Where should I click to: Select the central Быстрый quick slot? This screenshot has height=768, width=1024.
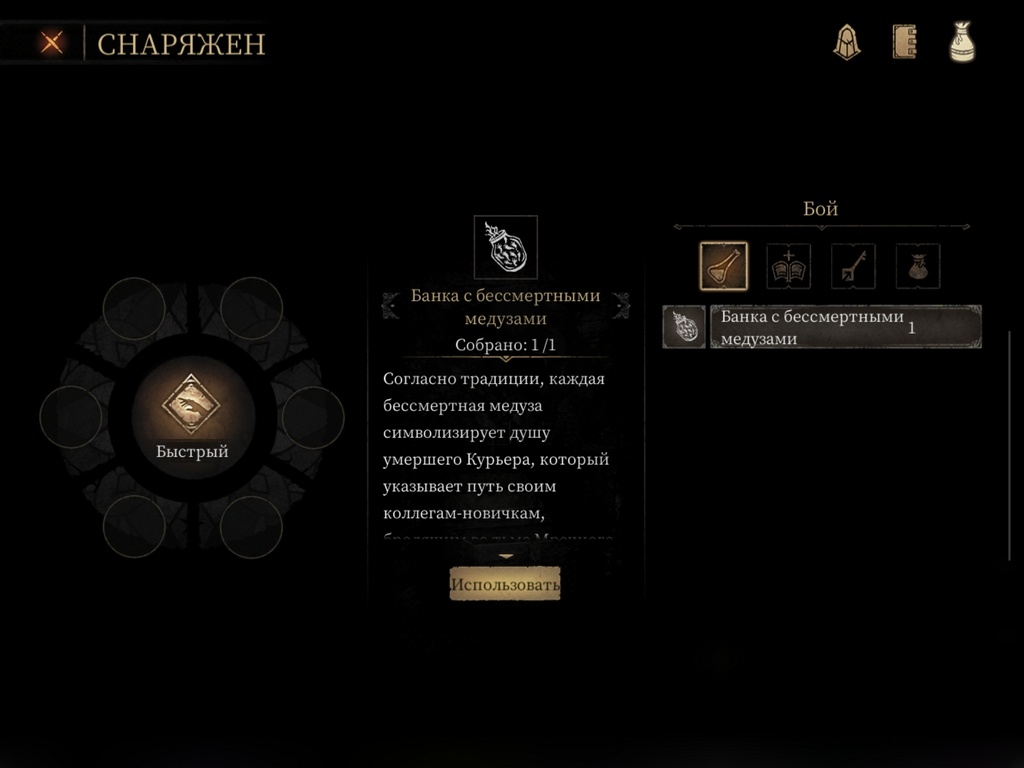[x=192, y=416]
